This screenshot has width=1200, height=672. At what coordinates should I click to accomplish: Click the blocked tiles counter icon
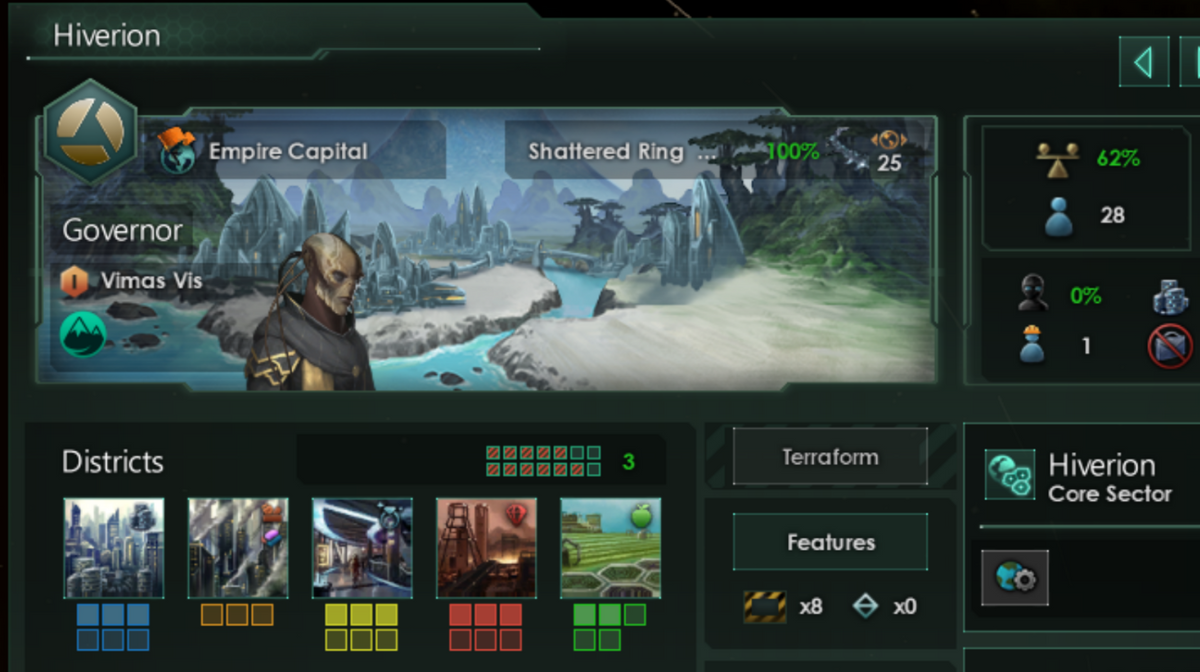click(765, 606)
